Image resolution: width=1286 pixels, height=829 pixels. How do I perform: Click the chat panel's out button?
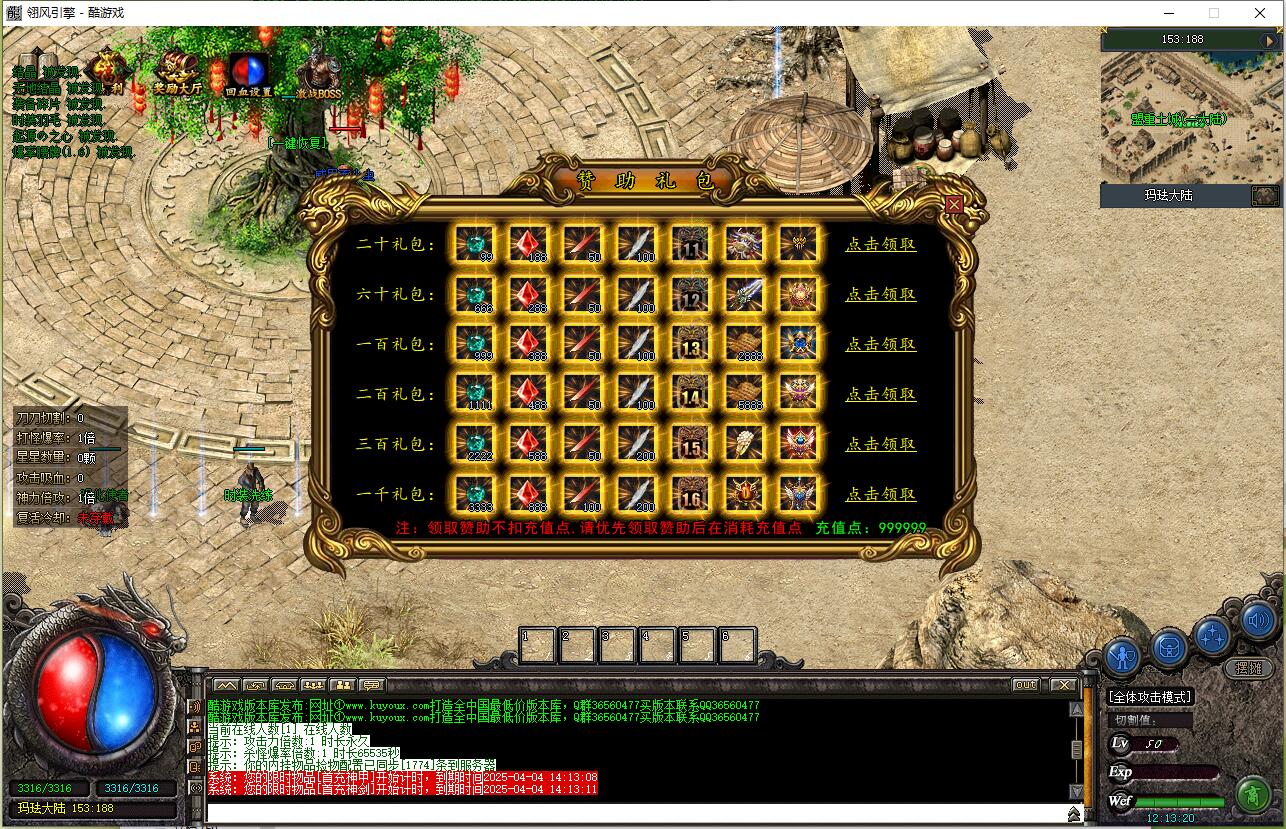[x=1025, y=685]
